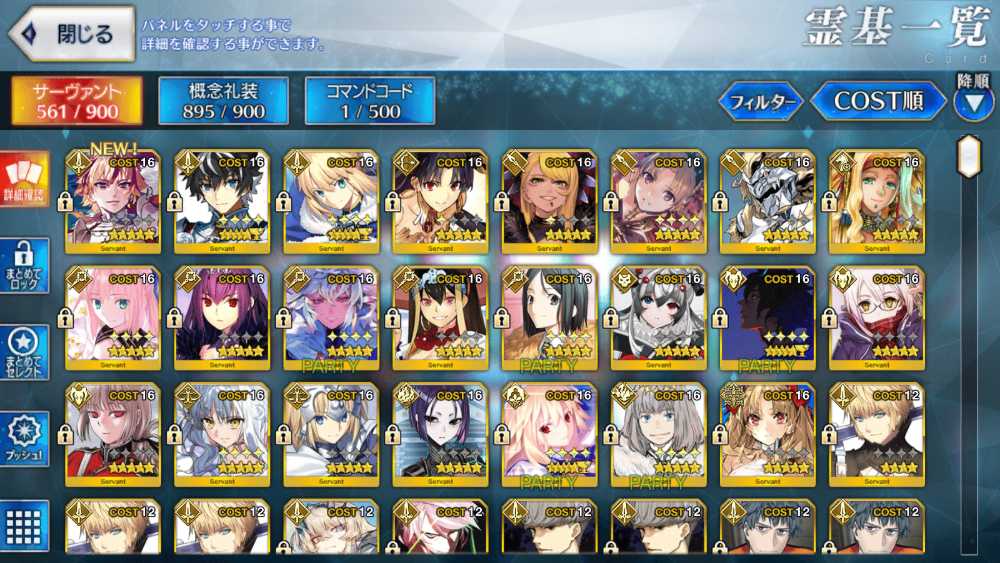Select the pink-haired green-eyed servant card
The width and height of the screenshot is (1000, 563).
tap(112, 315)
